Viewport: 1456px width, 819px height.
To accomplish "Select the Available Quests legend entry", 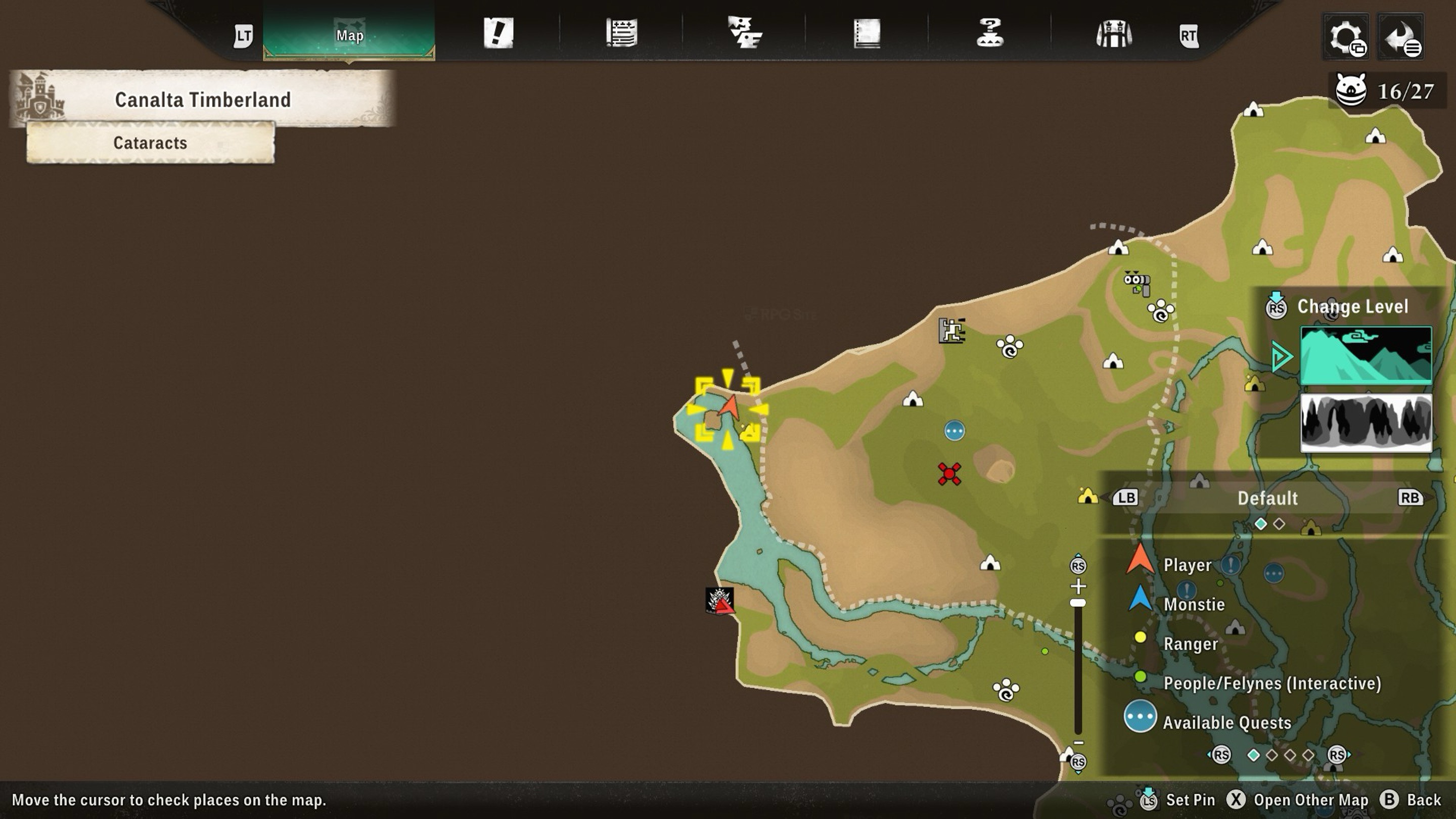I will [1226, 722].
